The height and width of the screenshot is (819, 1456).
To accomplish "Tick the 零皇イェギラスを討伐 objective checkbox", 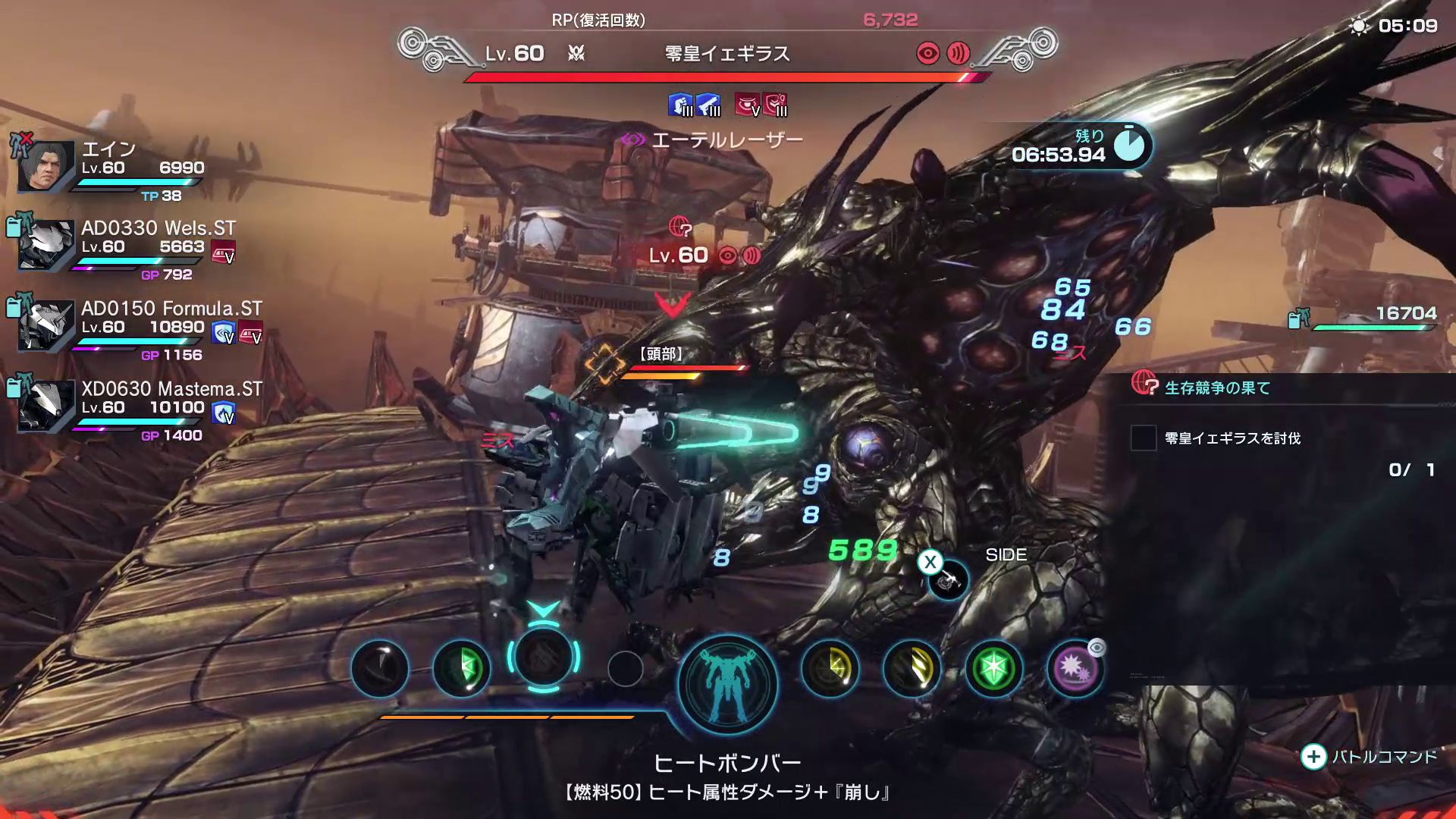I will tap(1143, 438).
